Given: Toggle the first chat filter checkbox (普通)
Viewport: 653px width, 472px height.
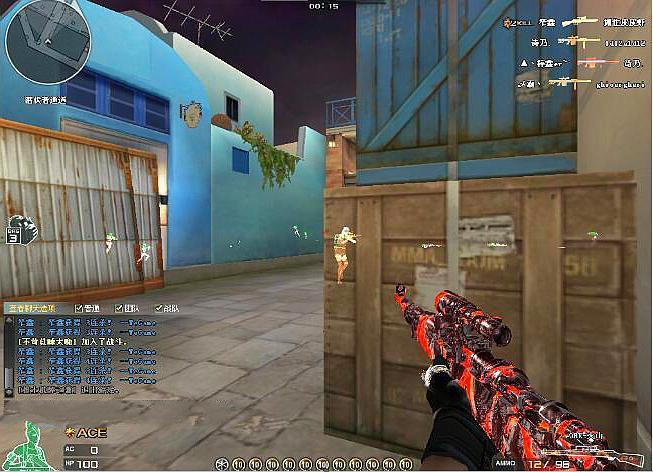Looking at the screenshot, I should click(x=80, y=308).
